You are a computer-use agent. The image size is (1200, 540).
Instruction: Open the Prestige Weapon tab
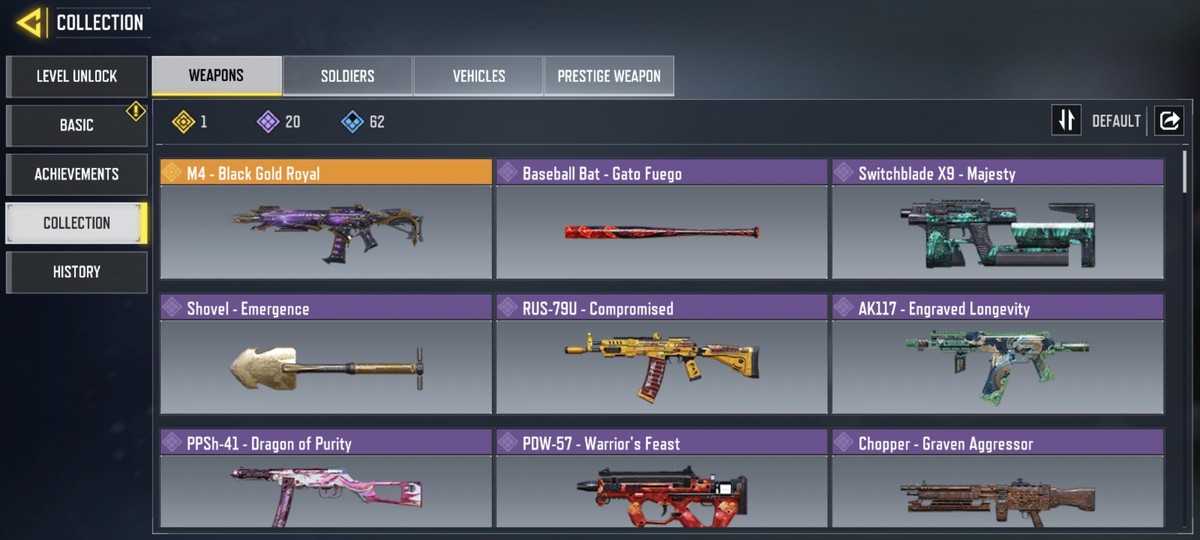tap(608, 76)
